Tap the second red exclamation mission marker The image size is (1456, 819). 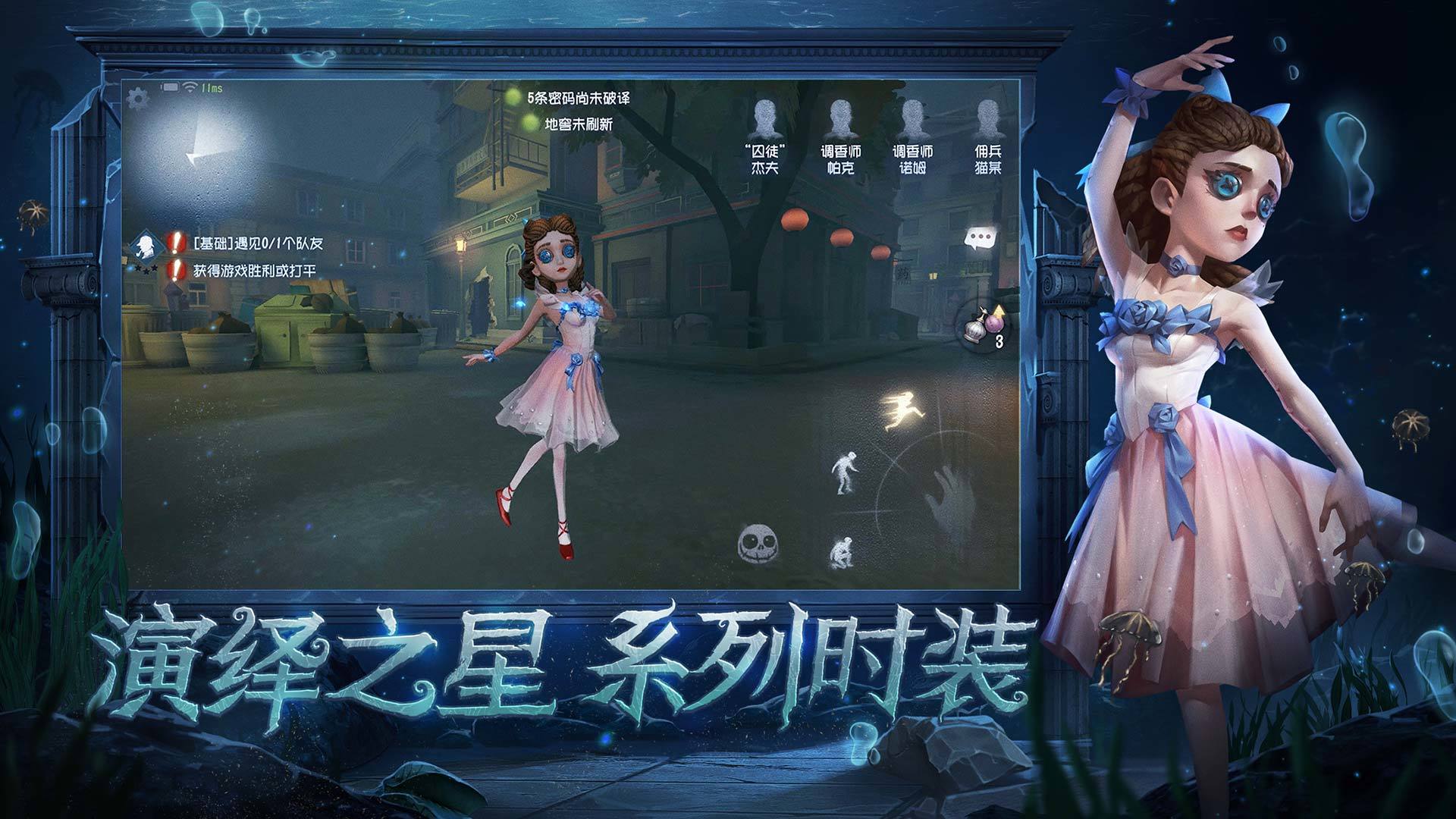(175, 271)
